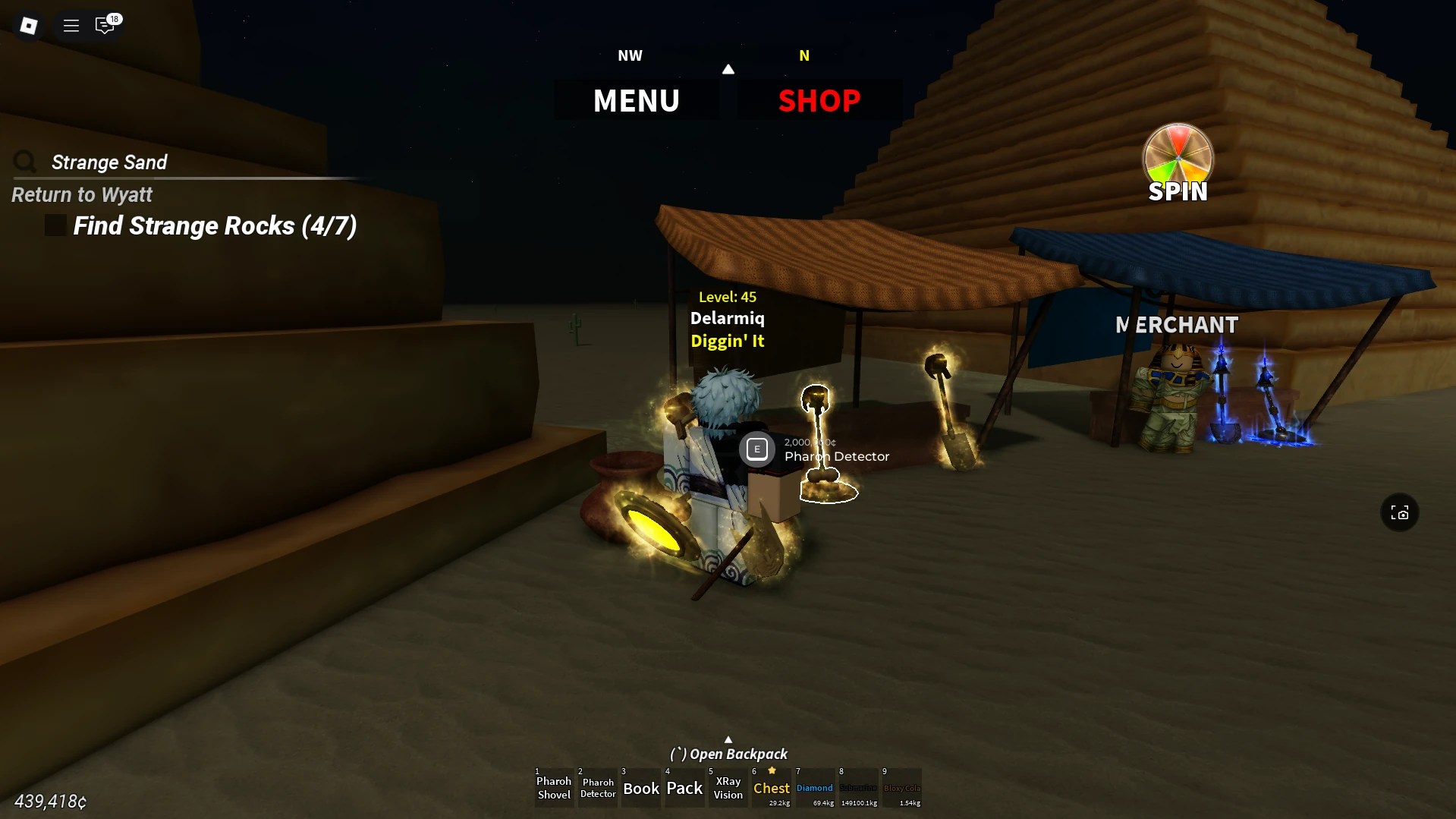Select the Pack in hotbar slot 4
The width and height of the screenshot is (1456, 819).
tap(684, 789)
